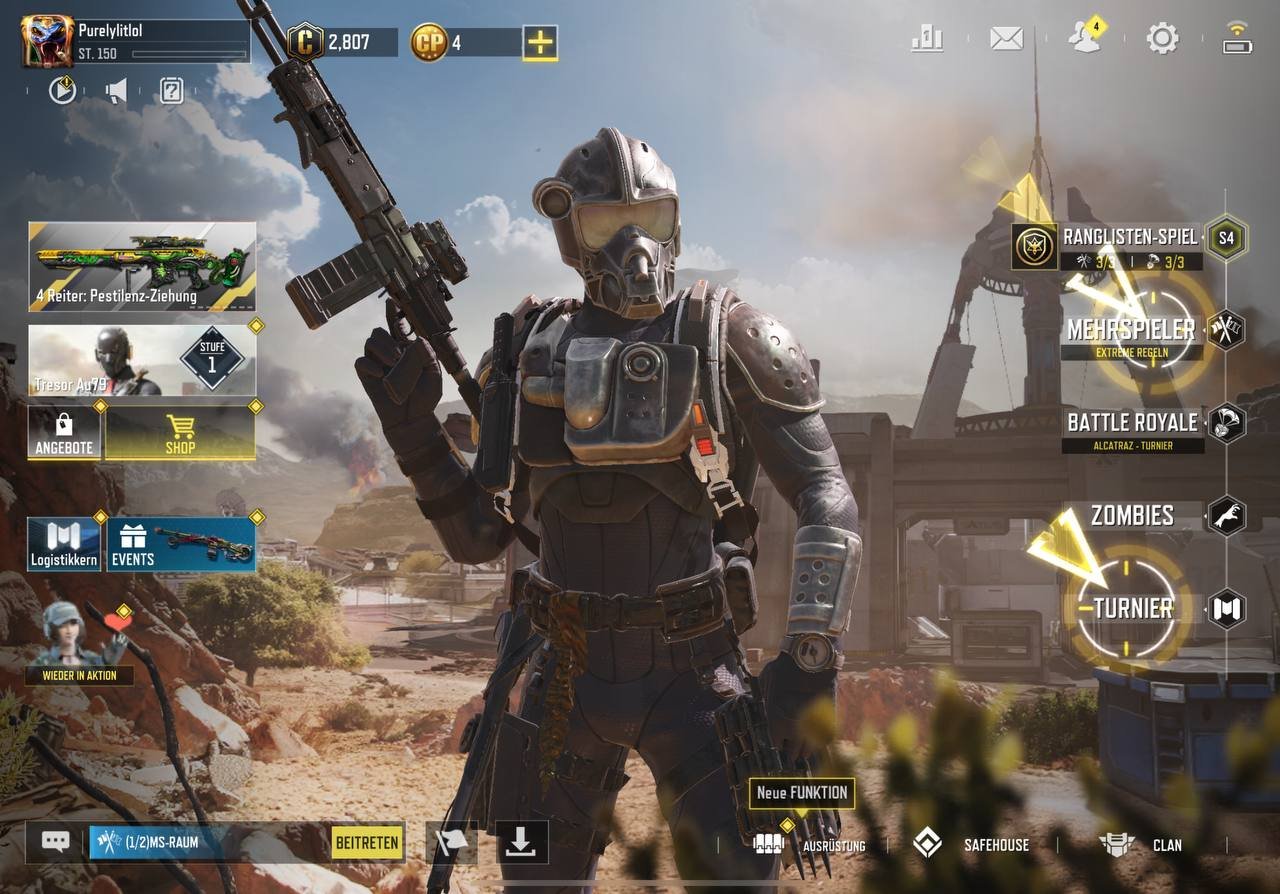This screenshot has height=894, width=1280.
Task: Show the Events page
Action: [x=181, y=544]
